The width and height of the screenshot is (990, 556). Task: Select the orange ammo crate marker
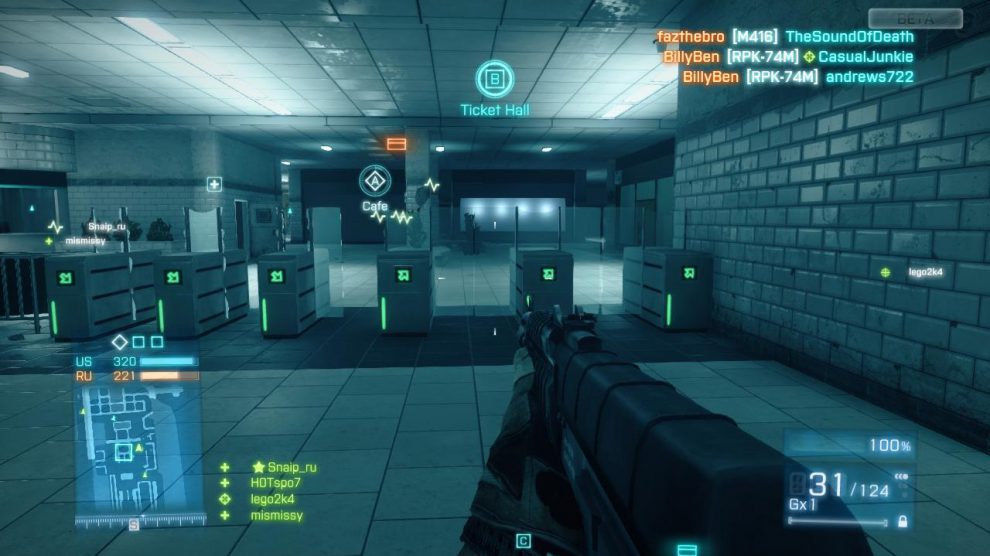[x=396, y=144]
